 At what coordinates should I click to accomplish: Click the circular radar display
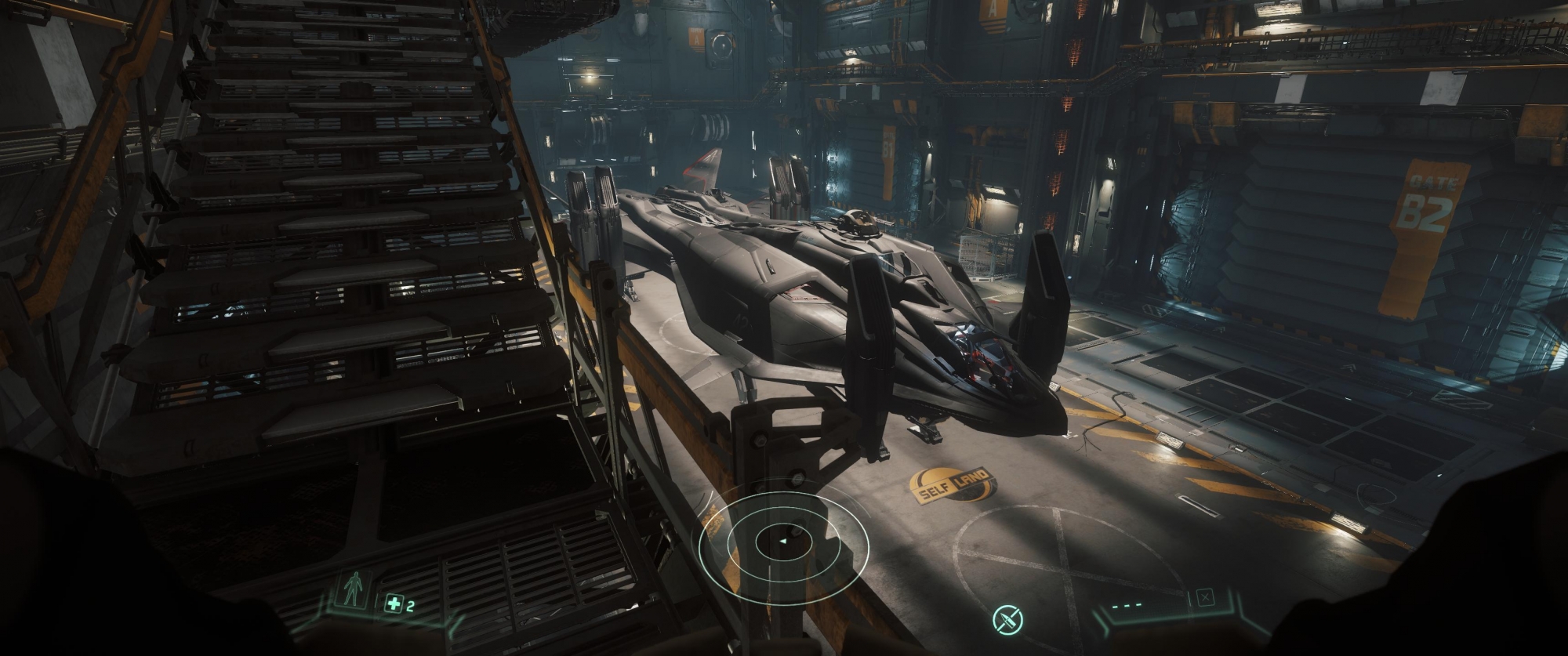pos(784,542)
